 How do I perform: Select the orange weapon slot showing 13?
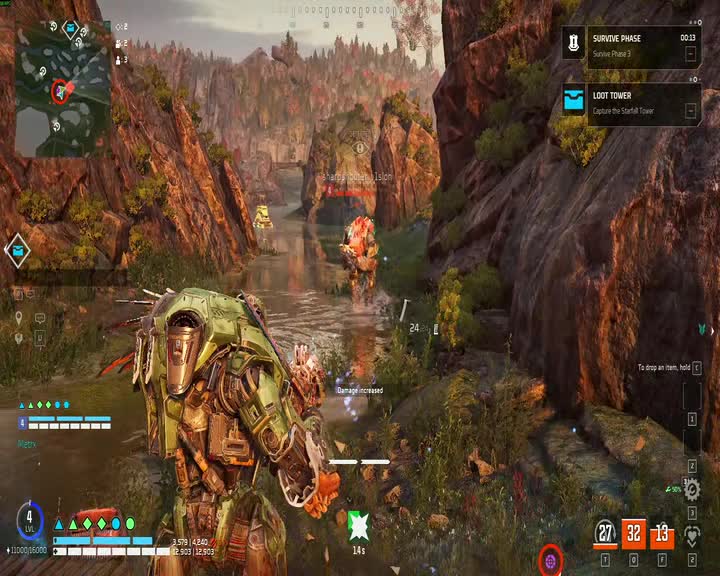click(x=662, y=533)
